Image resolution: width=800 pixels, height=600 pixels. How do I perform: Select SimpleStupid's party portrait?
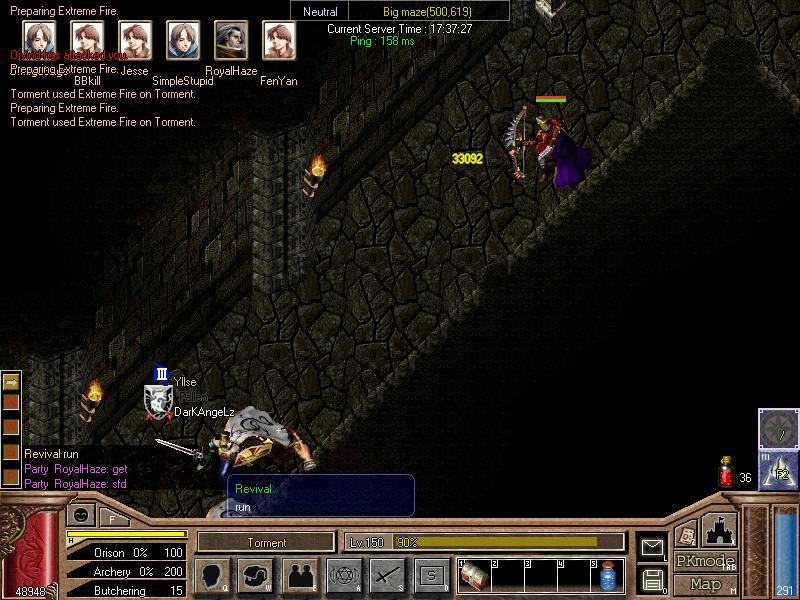[x=183, y=40]
